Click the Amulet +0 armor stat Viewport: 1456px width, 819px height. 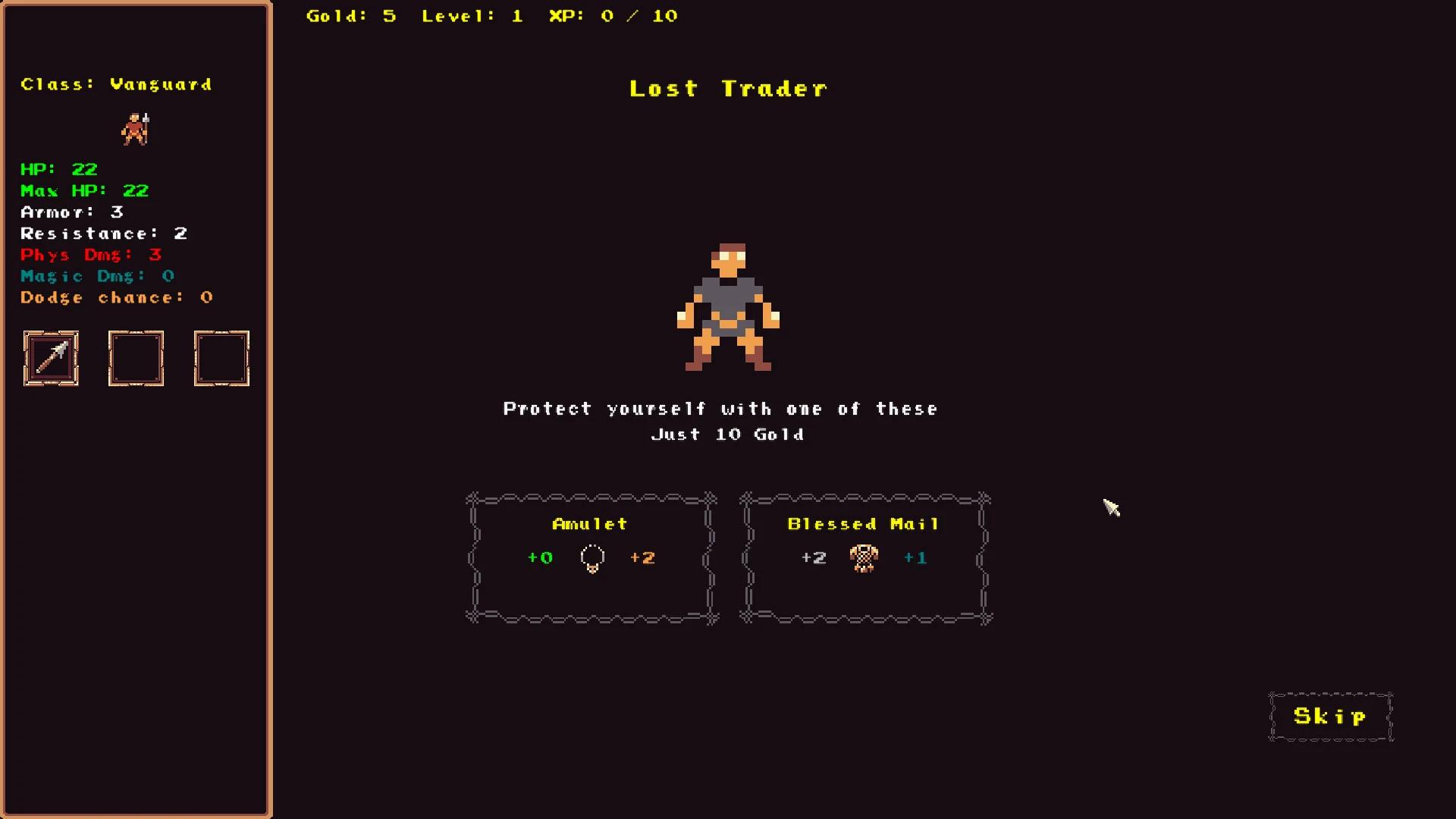[541, 557]
